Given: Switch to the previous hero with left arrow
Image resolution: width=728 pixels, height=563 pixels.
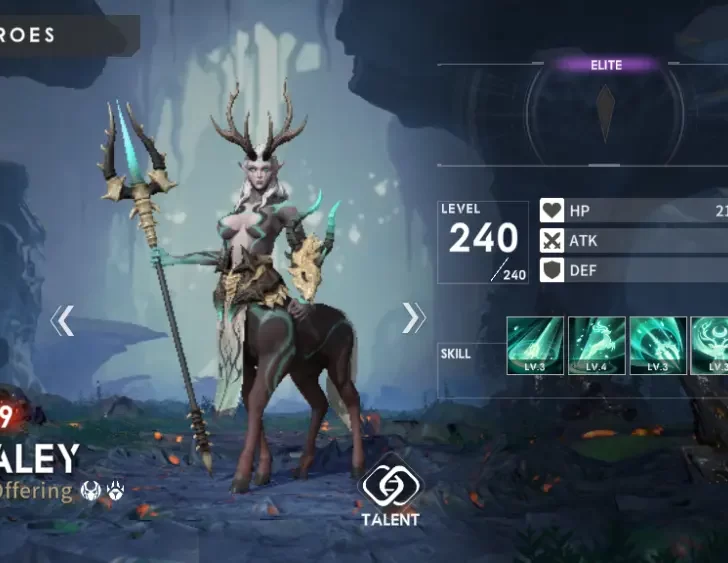Looking at the screenshot, I should point(62,320).
